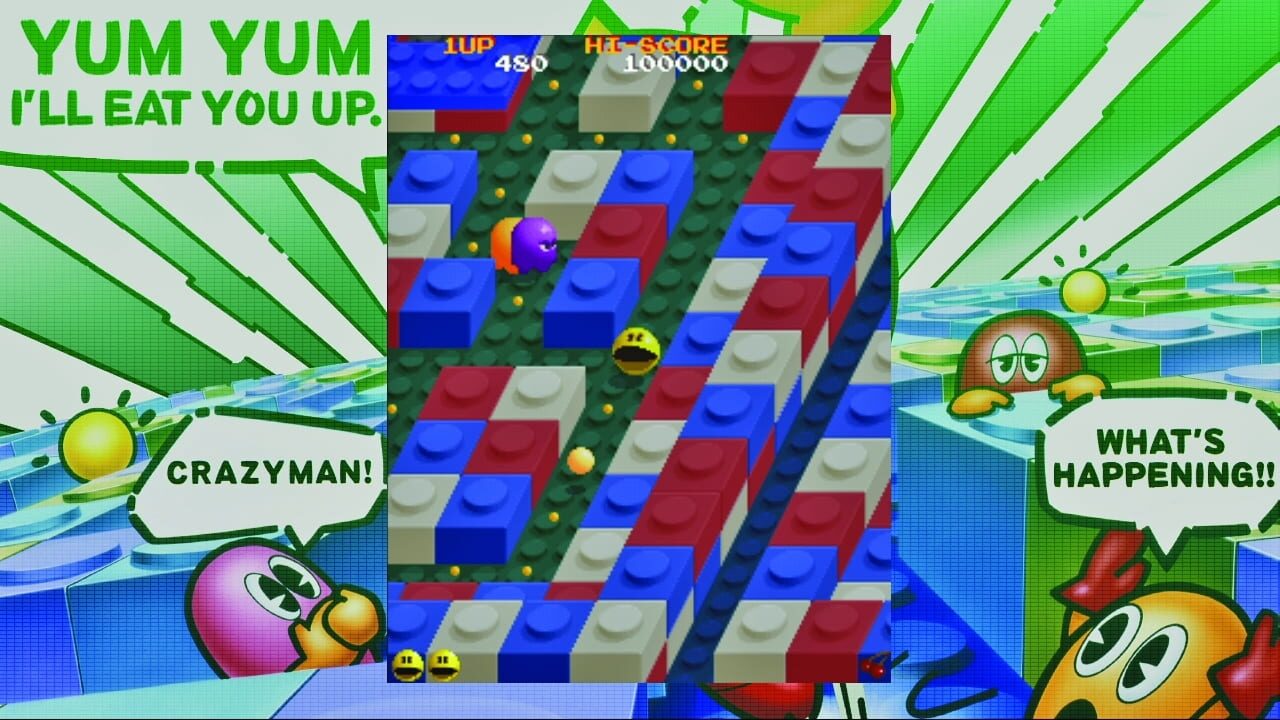The height and width of the screenshot is (720, 1280).
Task: Click the large power pellet mid-maze
Action: tap(578, 460)
